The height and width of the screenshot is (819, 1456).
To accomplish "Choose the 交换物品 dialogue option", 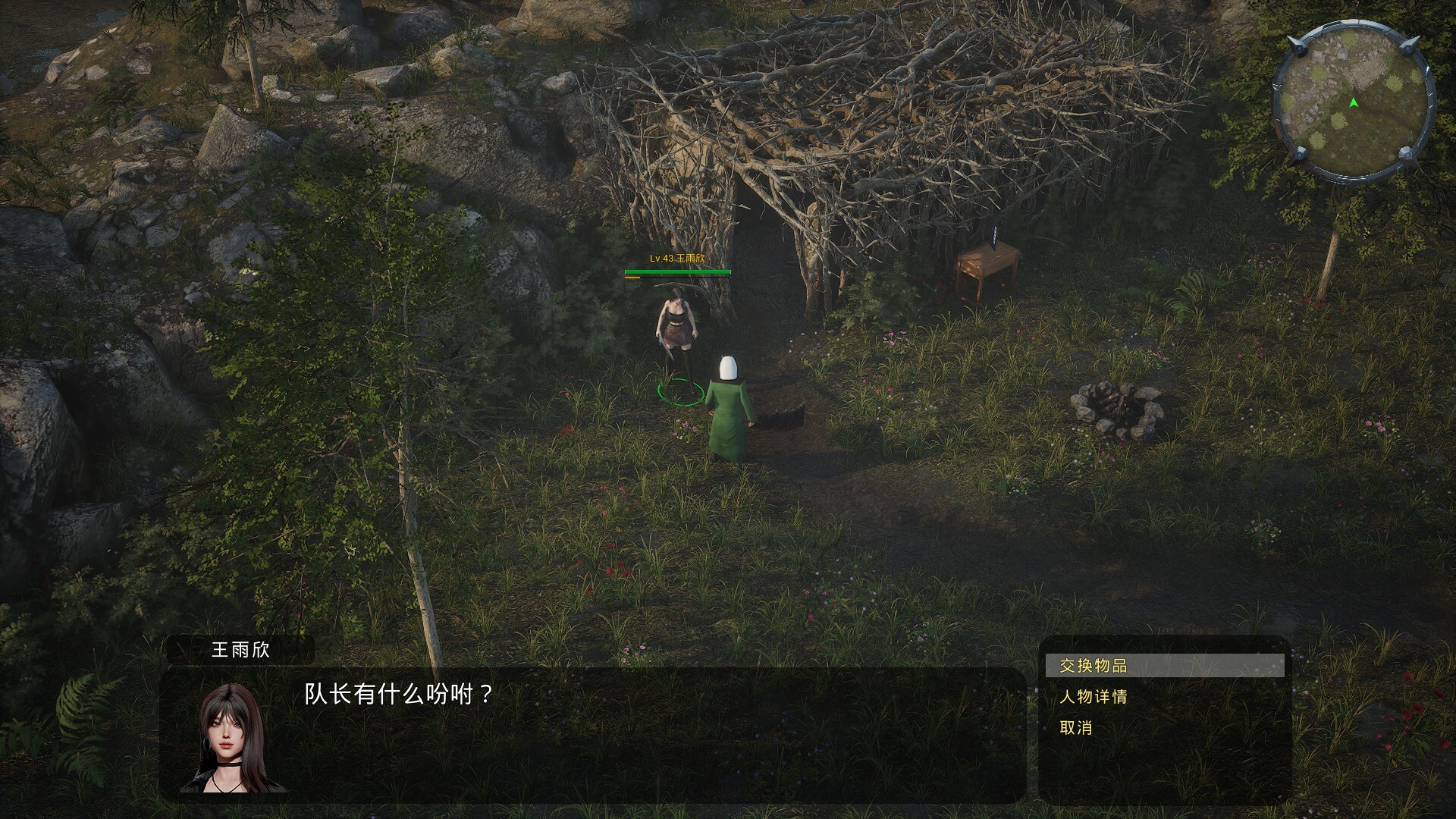I will click(x=1093, y=666).
